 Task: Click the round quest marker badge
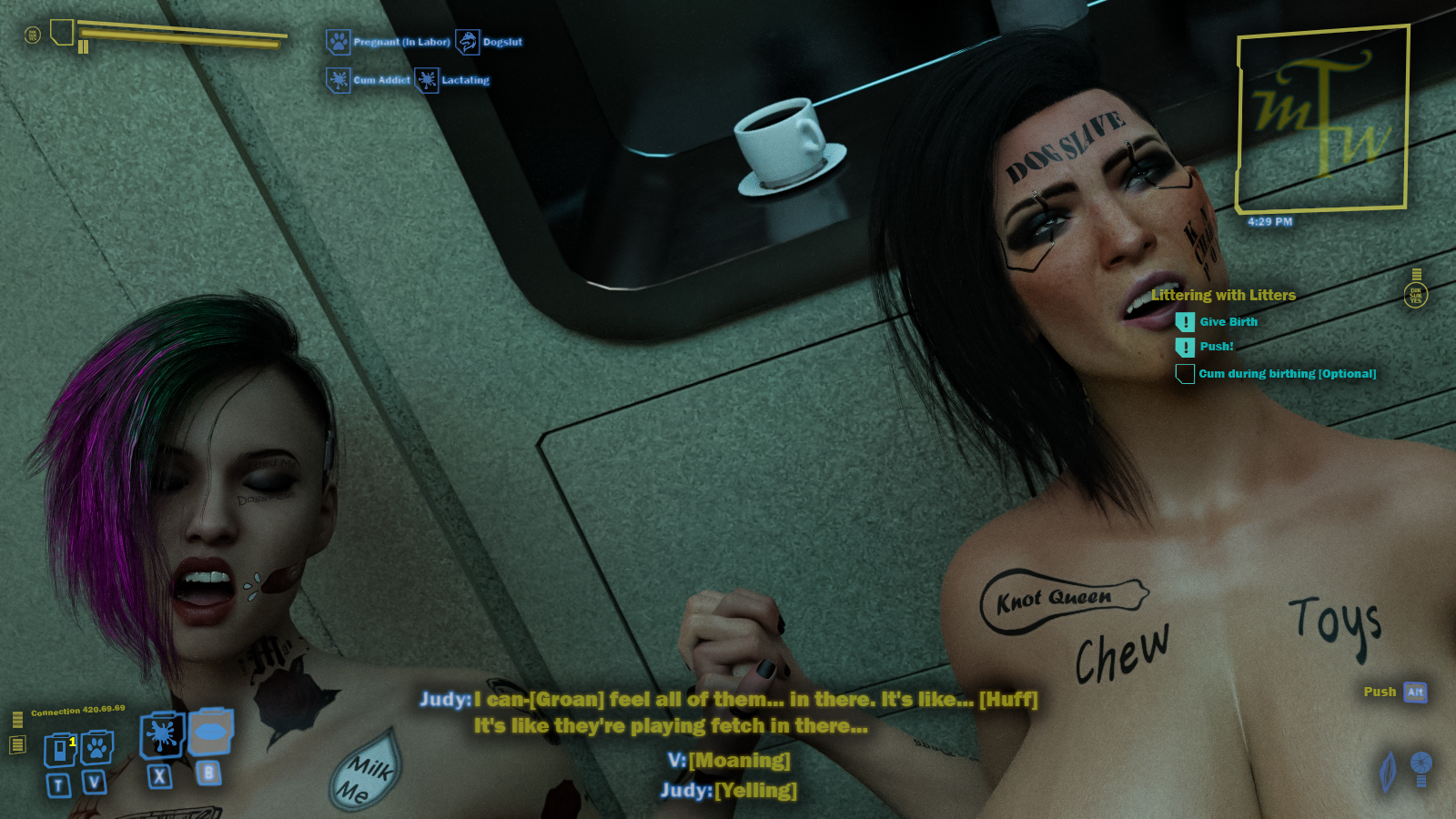click(x=1416, y=295)
